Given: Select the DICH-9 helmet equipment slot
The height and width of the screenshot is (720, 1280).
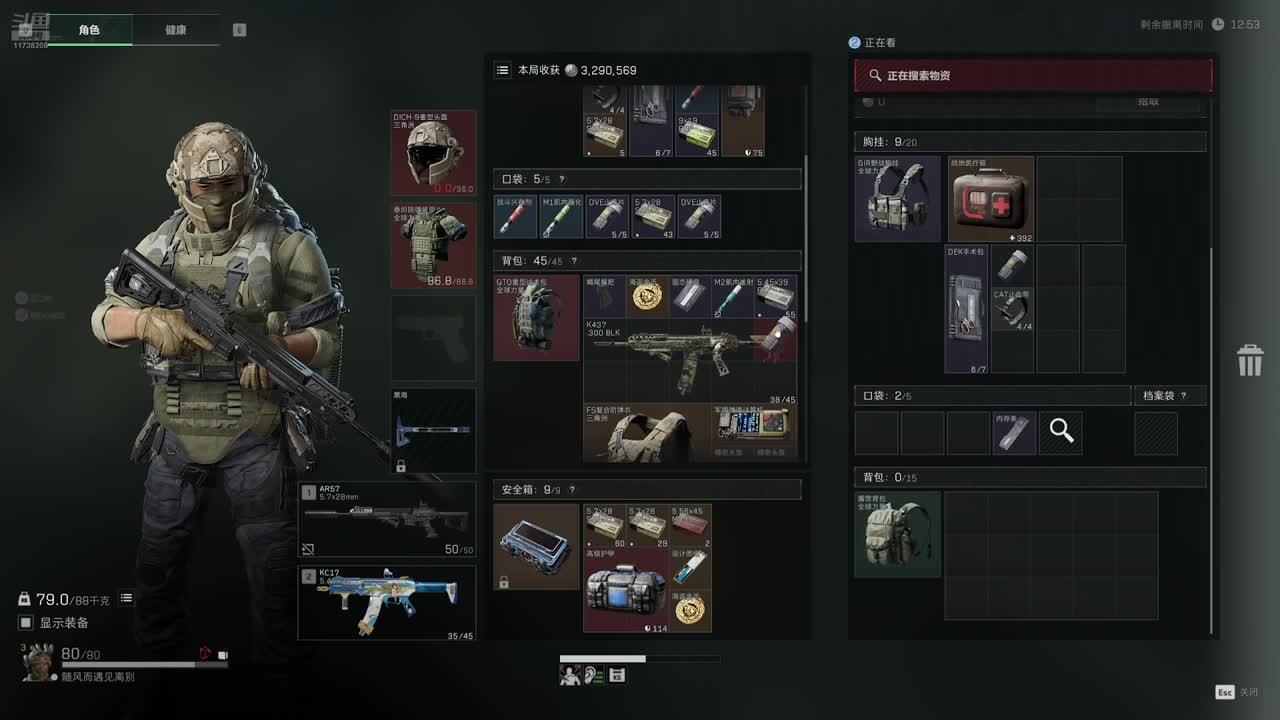Looking at the screenshot, I should 434,153.
